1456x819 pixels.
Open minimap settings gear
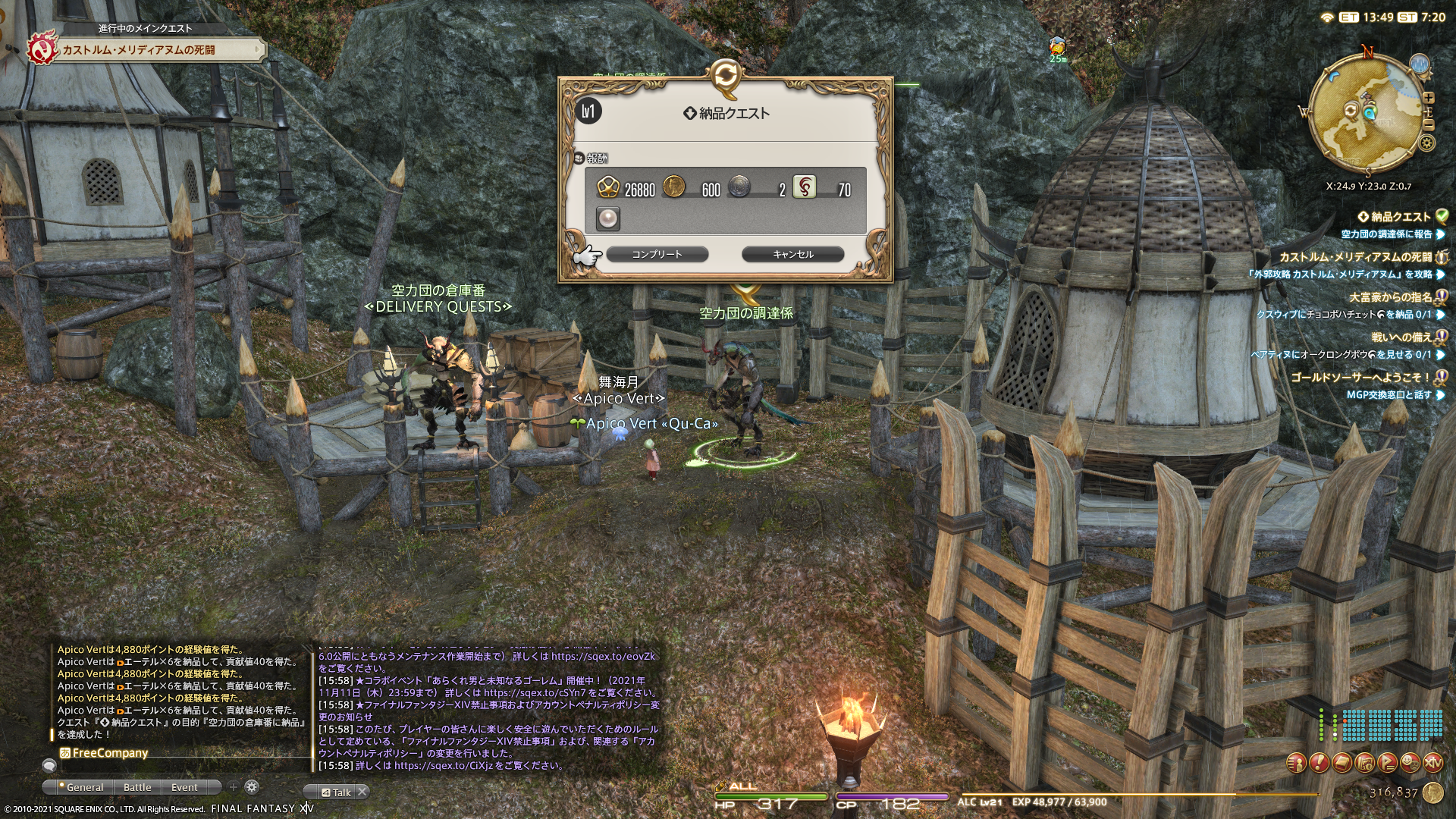[x=1427, y=143]
